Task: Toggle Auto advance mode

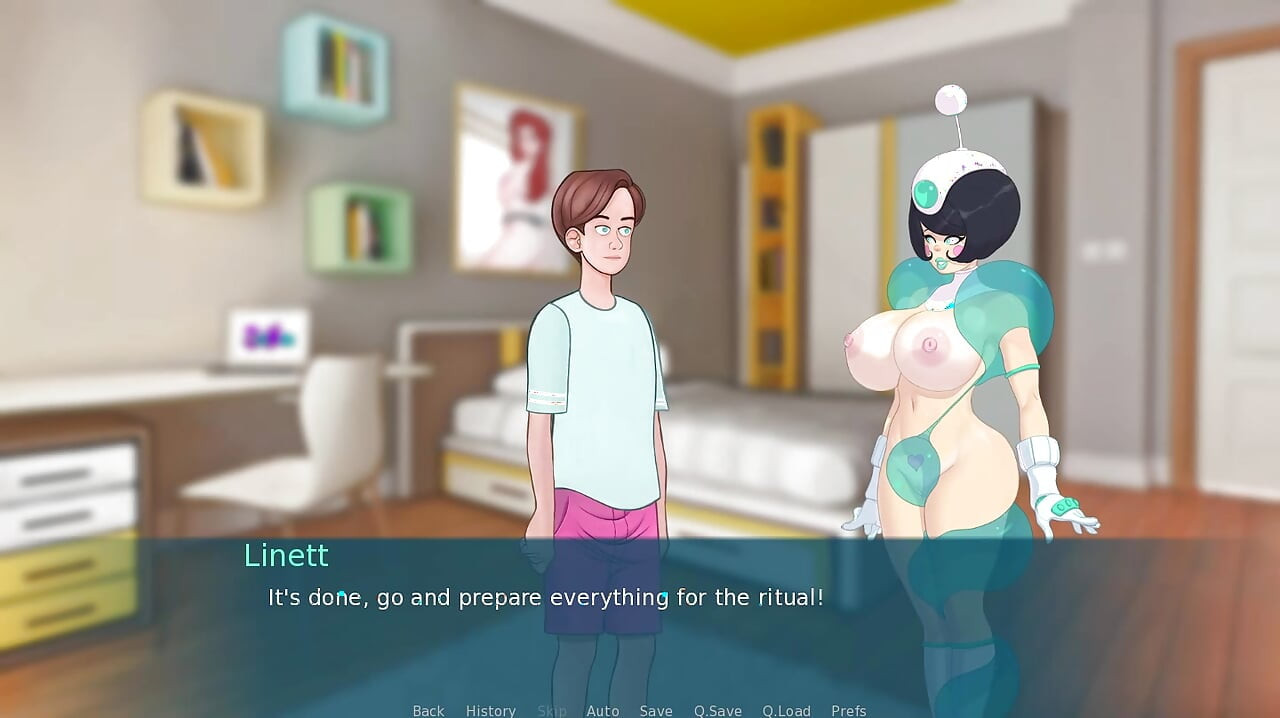Action: [x=603, y=710]
